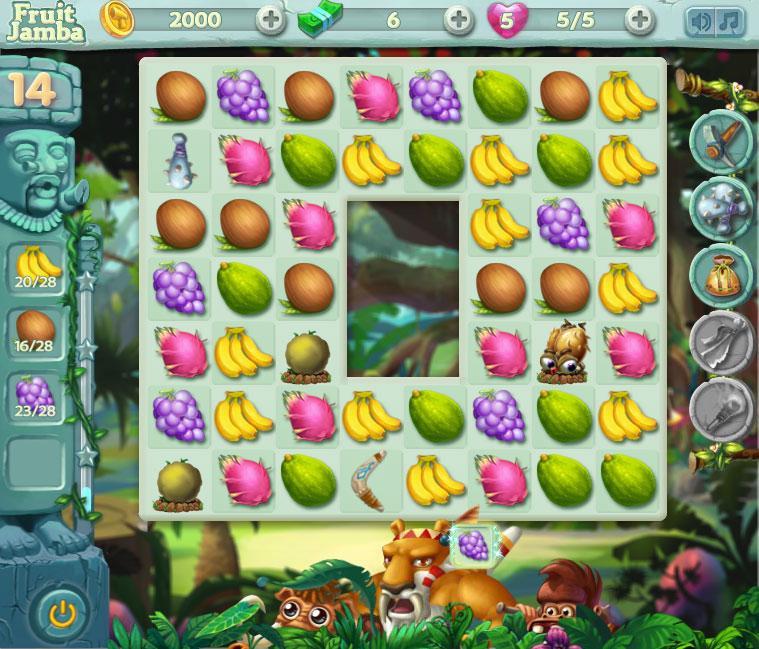Select the kiwi-bird creature tile on the board
The width and height of the screenshot is (759, 649).
coord(563,351)
